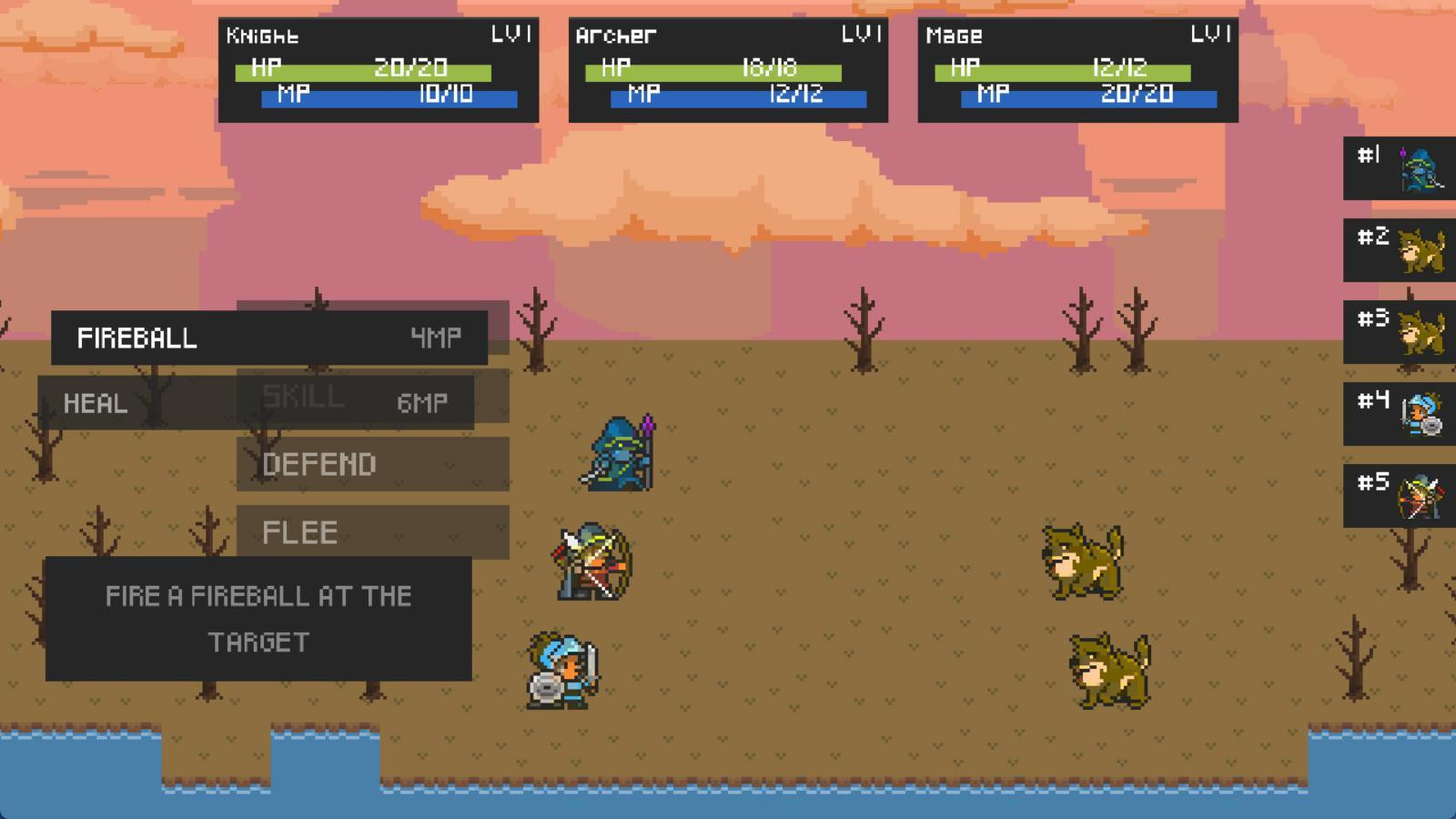Select the Mage portrait in turn order slot #1
Screen dimensions: 1456x819
(x=1399, y=169)
